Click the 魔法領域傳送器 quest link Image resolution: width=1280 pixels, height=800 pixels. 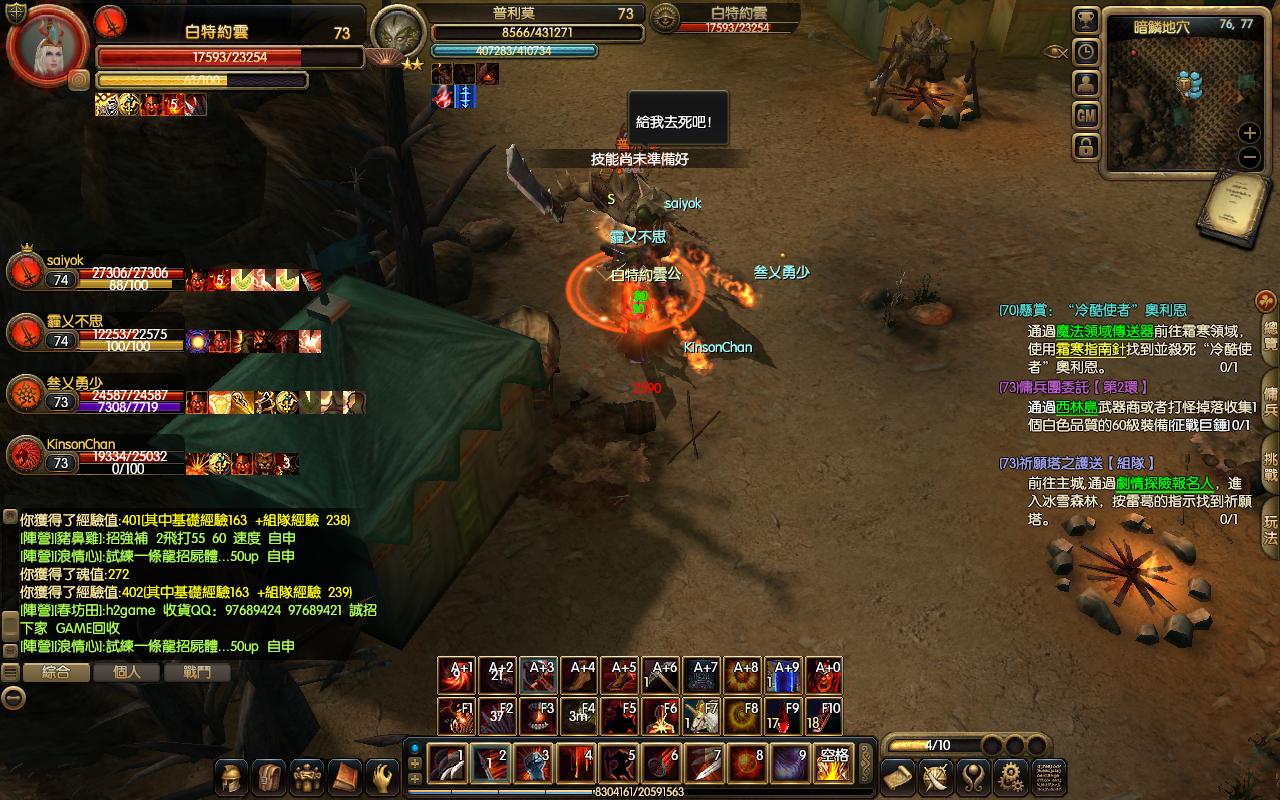point(1105,331)
